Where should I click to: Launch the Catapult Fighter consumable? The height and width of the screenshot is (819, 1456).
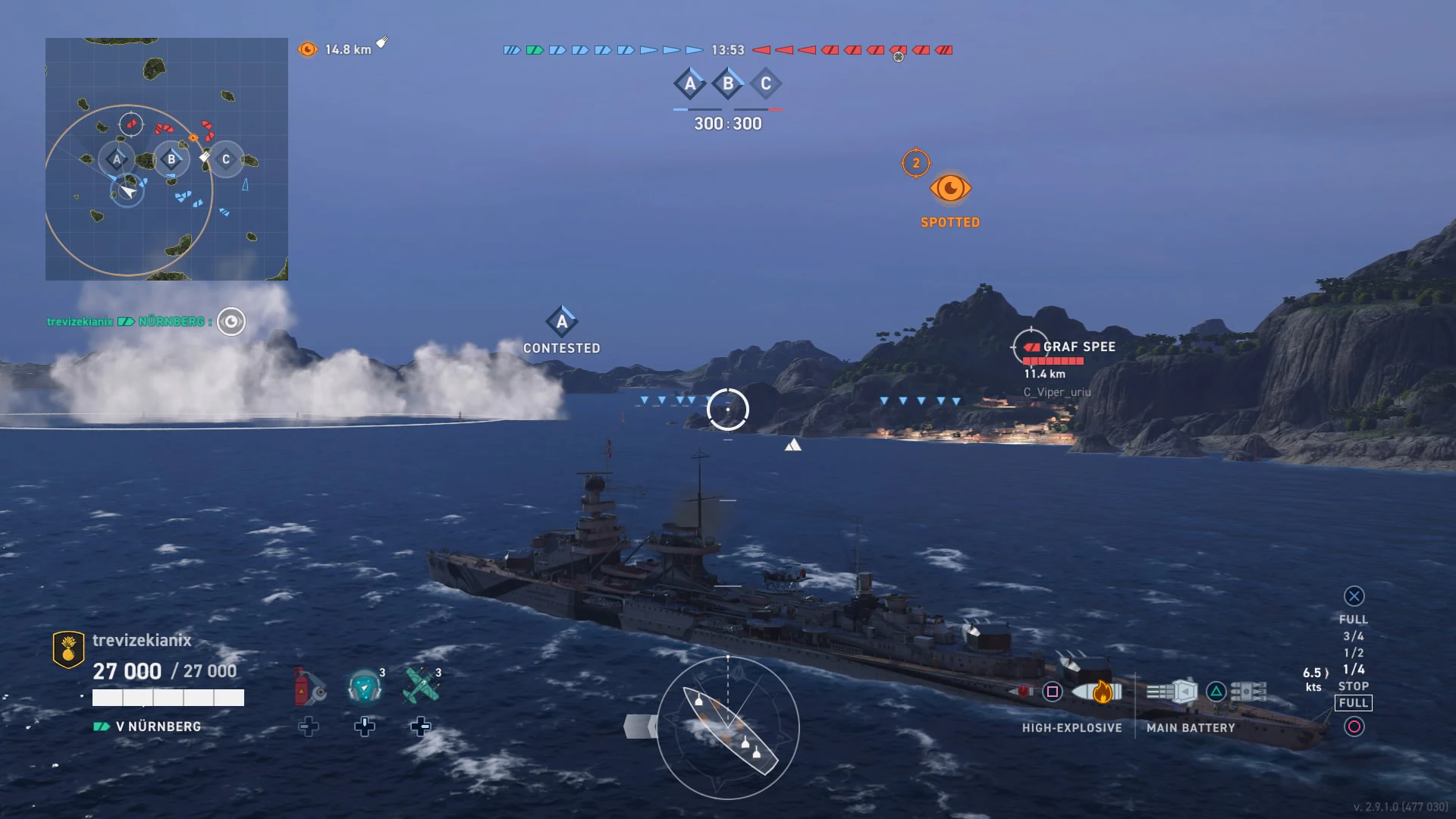coord(421,686)
